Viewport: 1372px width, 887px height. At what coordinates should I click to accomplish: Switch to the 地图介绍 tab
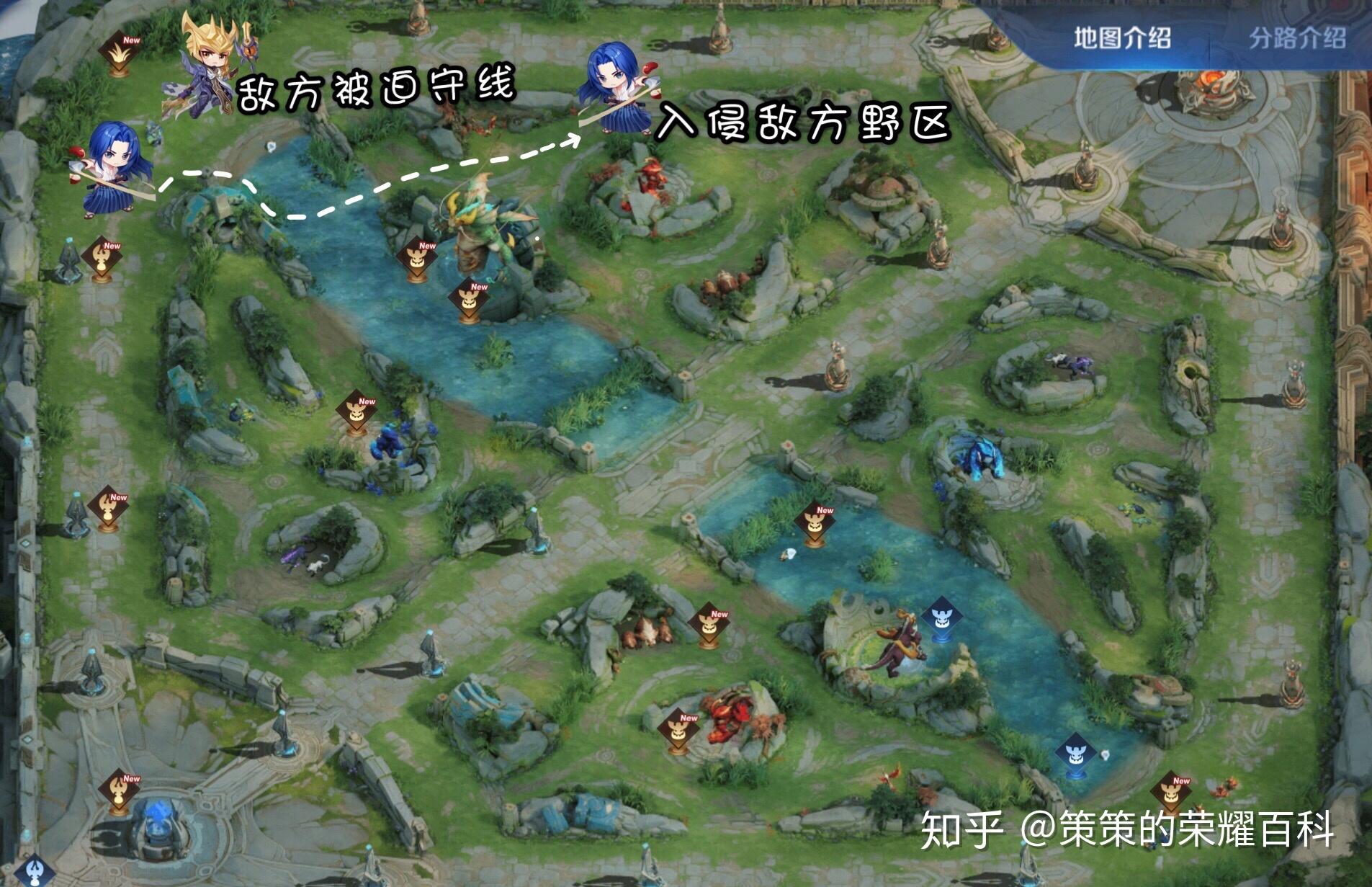click(x=1121, y=37)
